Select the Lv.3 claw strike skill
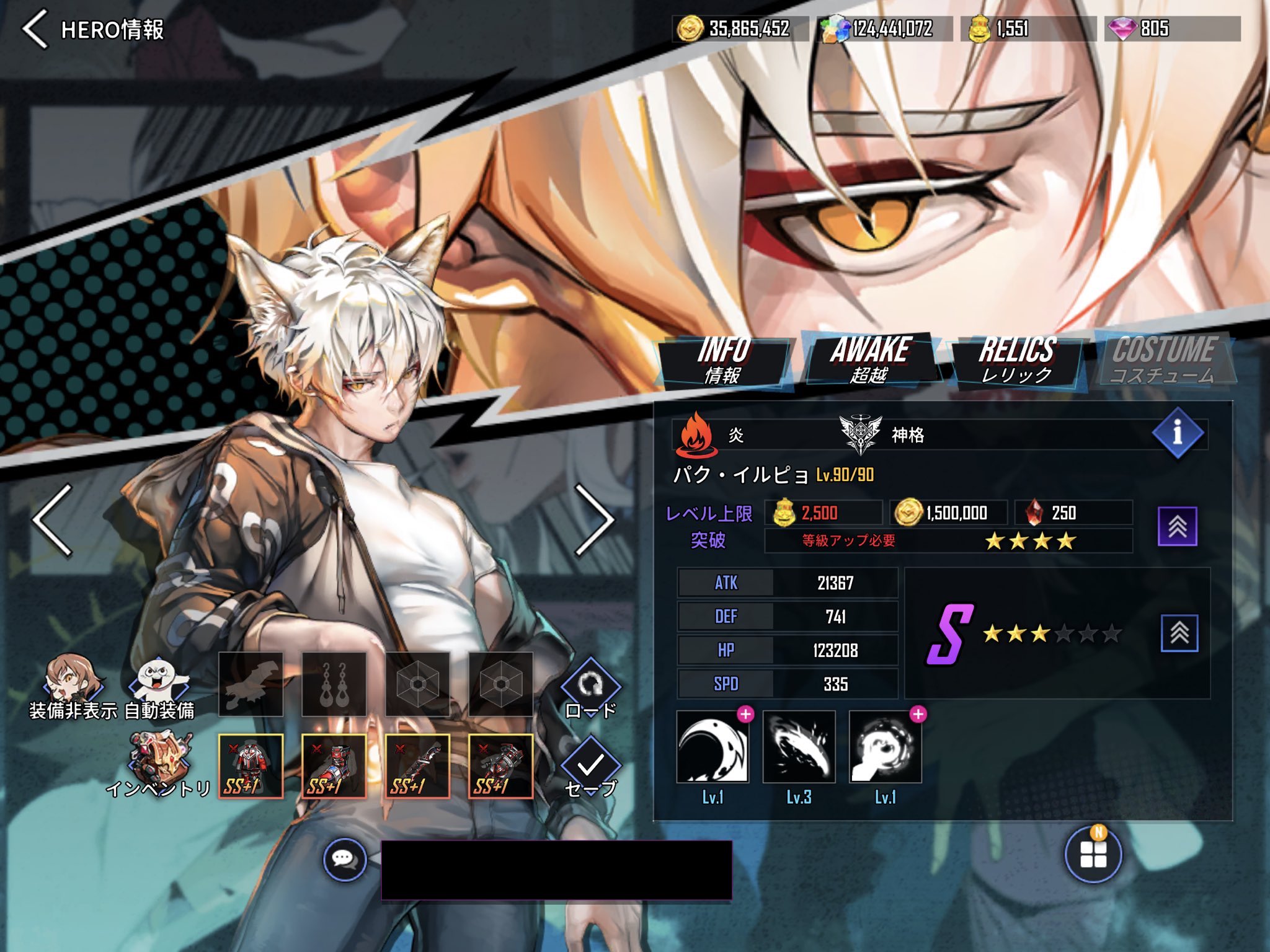This screenshot has width=1270, height=952. [x=799, y=747]
